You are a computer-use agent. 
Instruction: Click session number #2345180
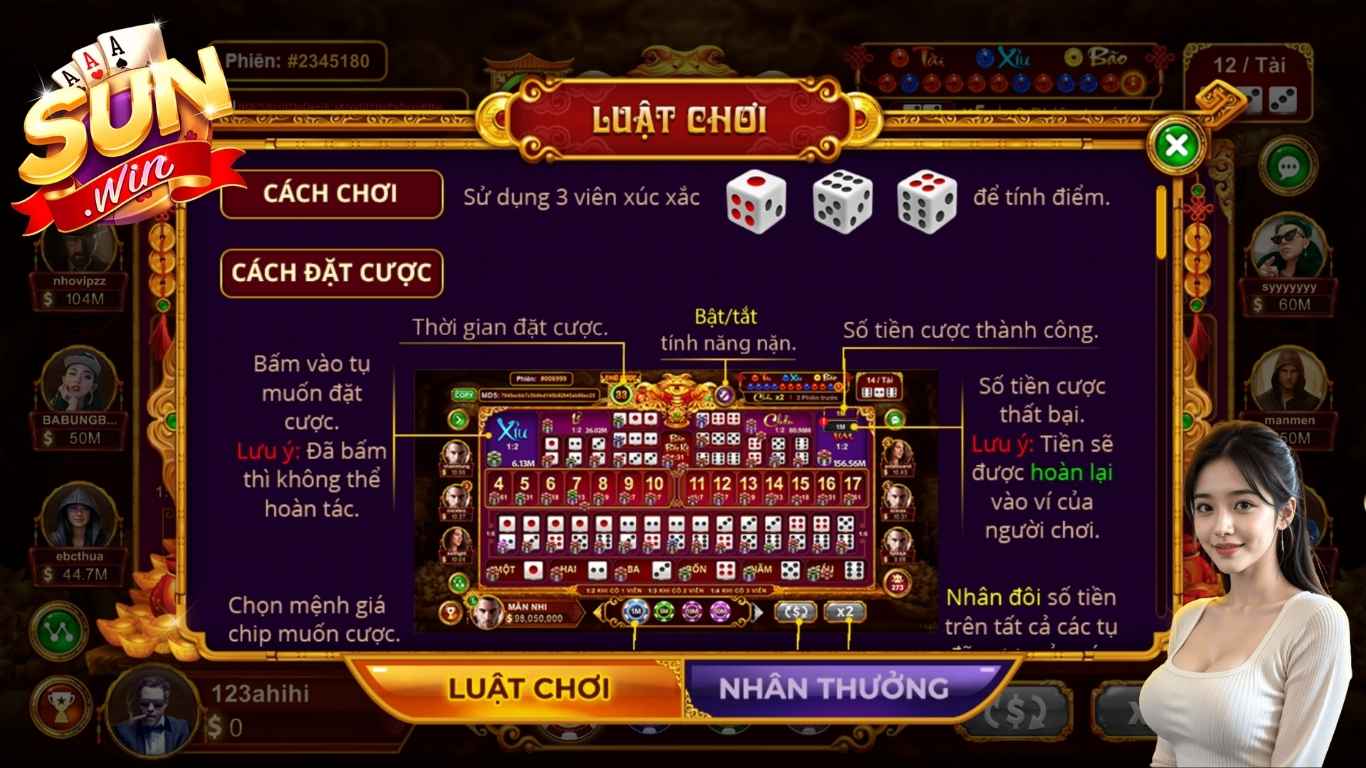[x=329, y=60]
